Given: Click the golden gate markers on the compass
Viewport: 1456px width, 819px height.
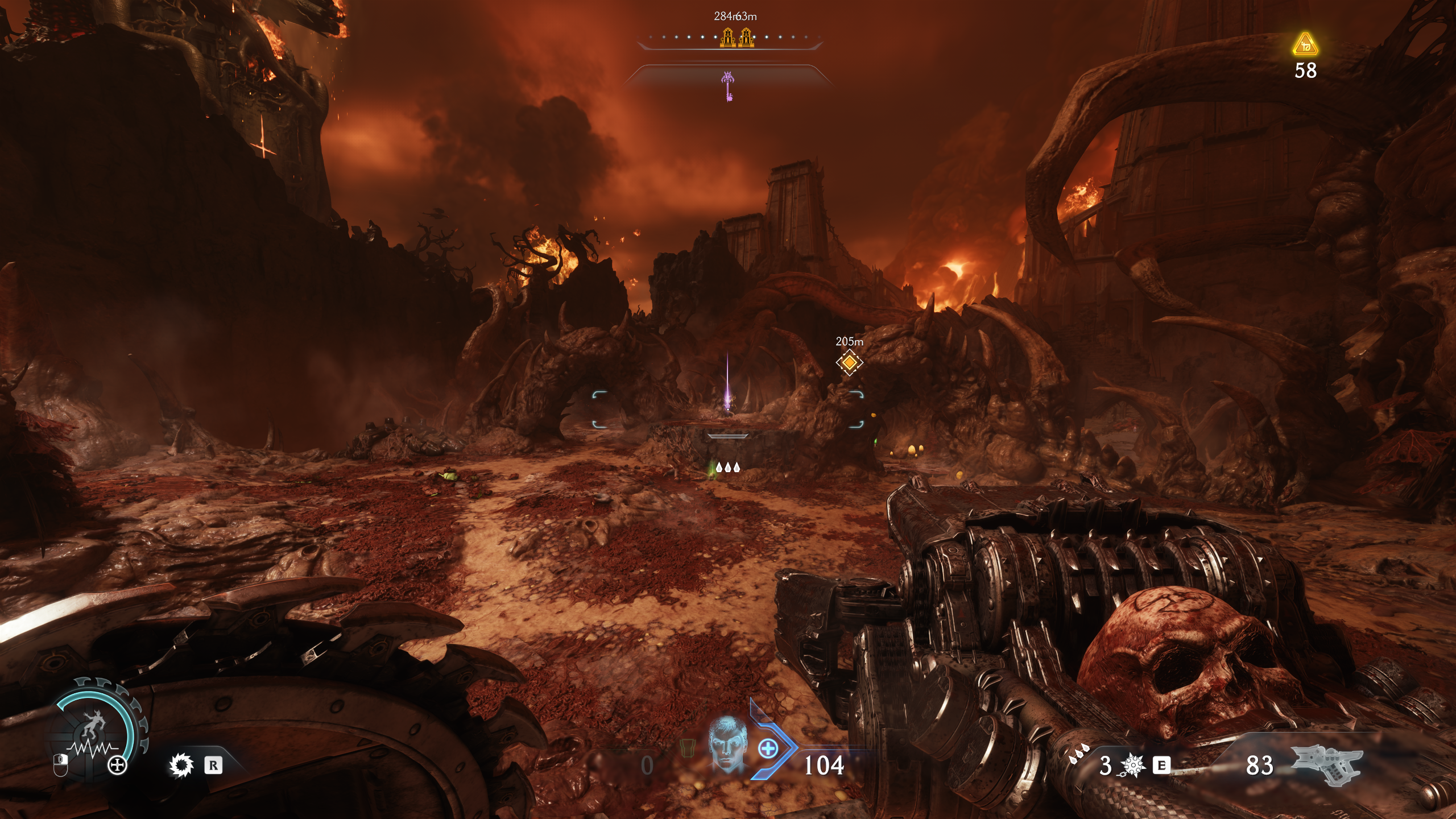Looking at the screenshot, I should (x=737, y=38).
